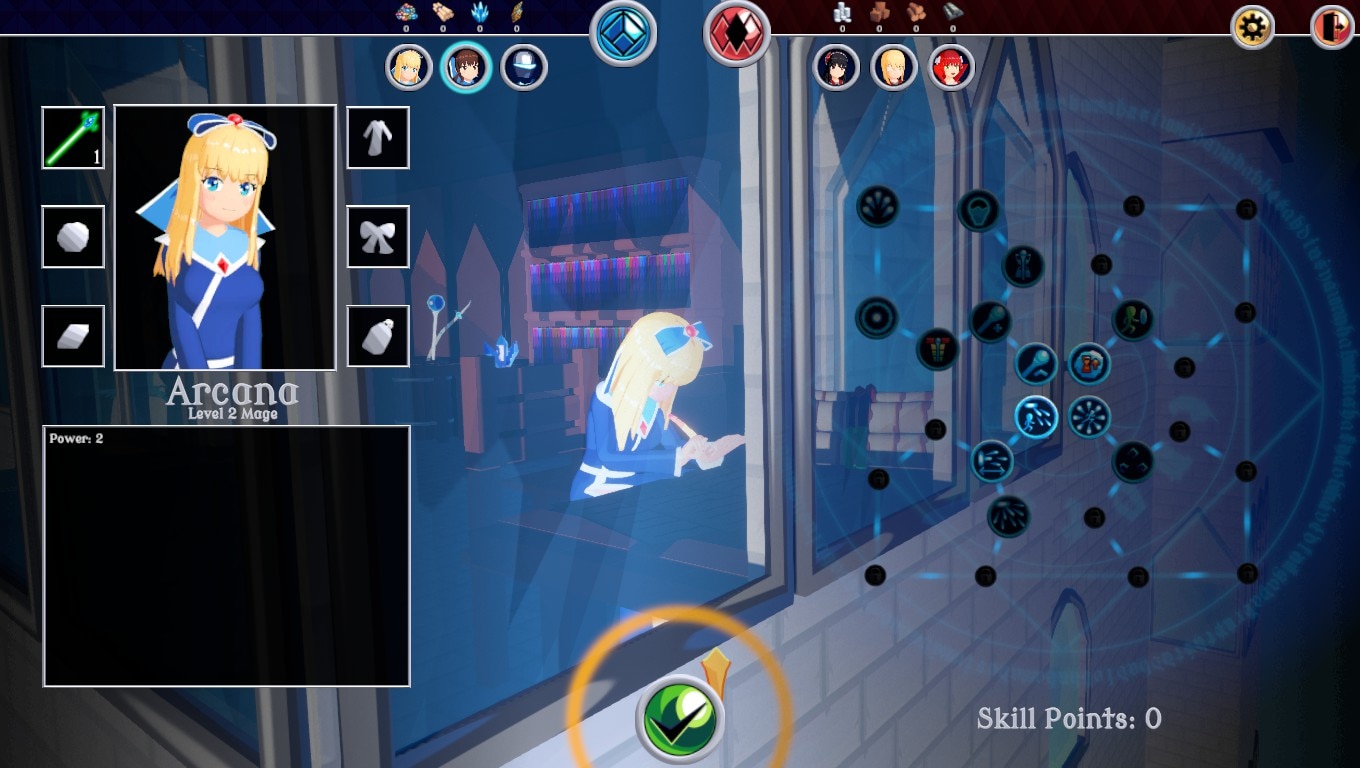1360x768 pixels.
Task: Confirm with the green checkmark button
Action: tap(680, 718)
